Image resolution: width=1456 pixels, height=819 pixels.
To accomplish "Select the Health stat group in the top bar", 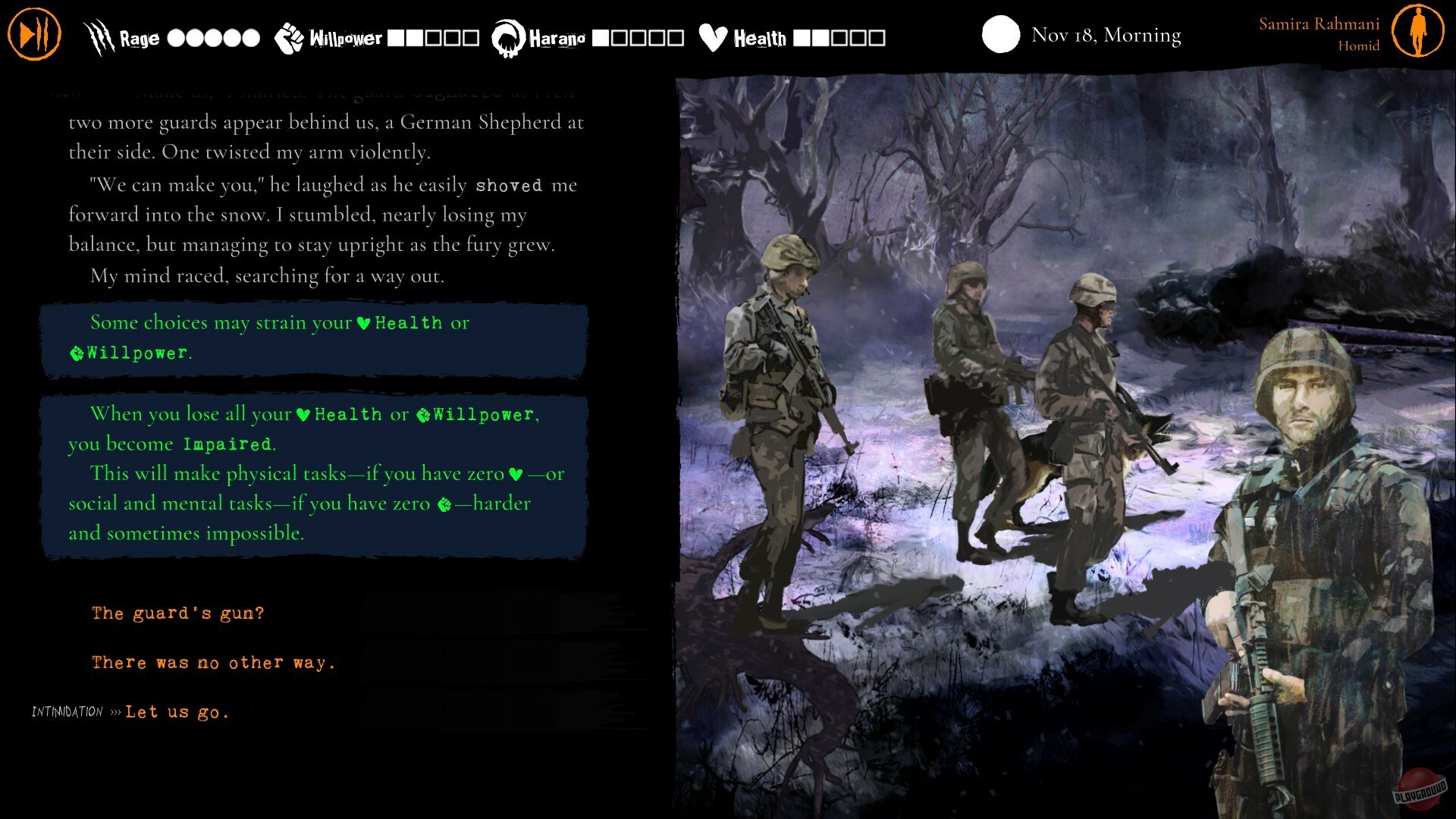I will [x=758, y=35].
